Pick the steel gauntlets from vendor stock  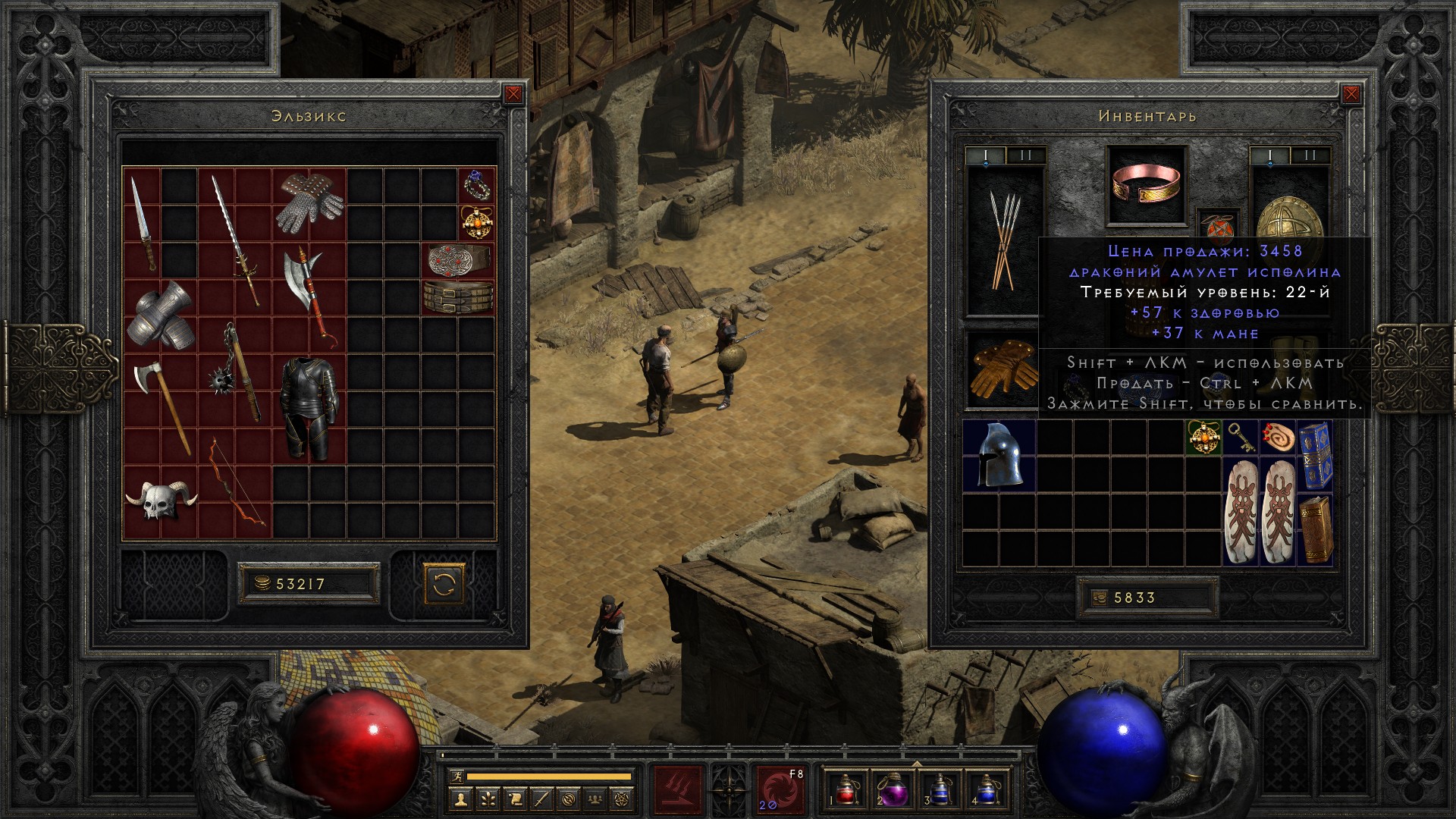[x=161, y=315]
